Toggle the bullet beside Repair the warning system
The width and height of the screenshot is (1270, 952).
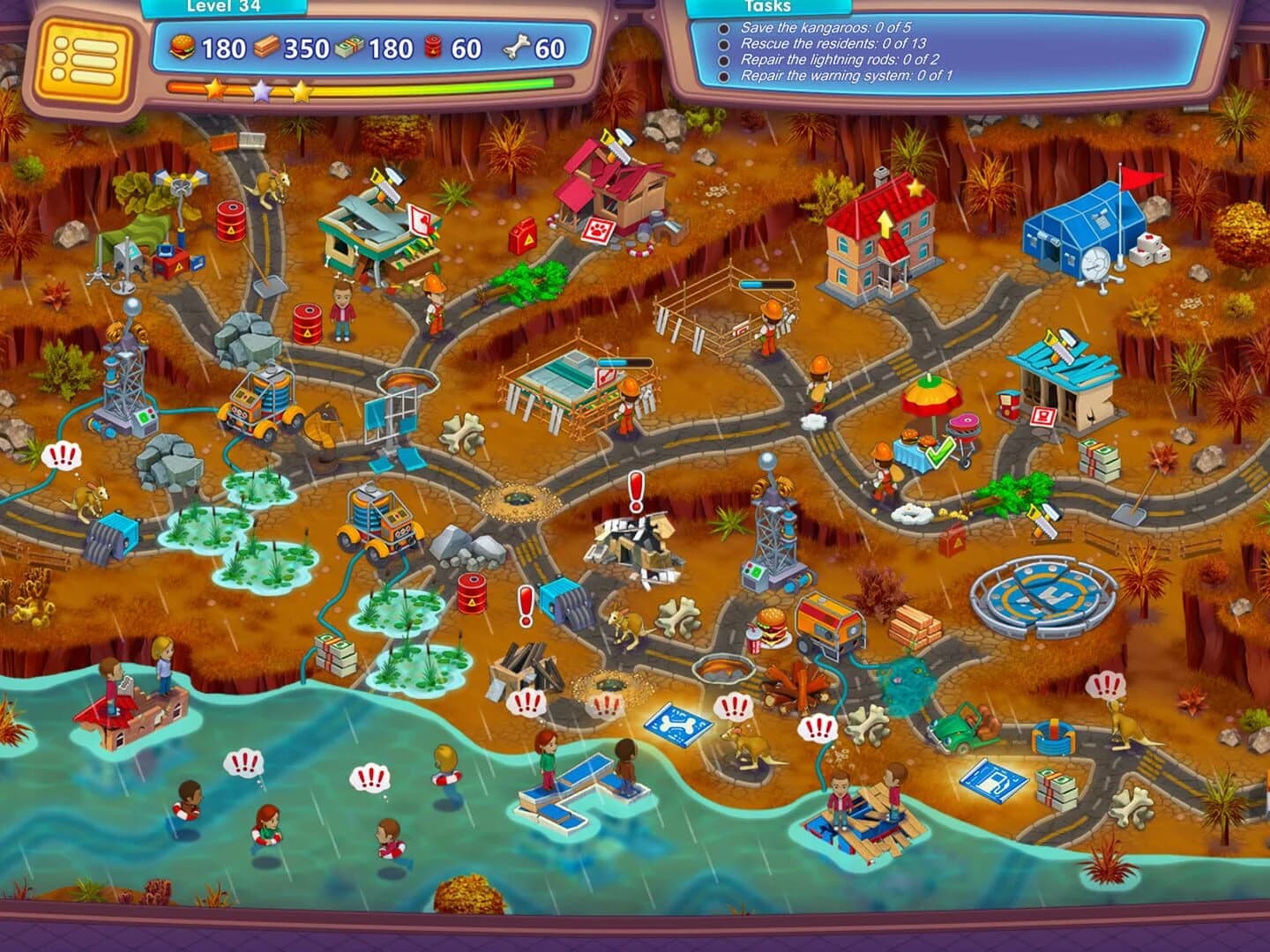725,78
